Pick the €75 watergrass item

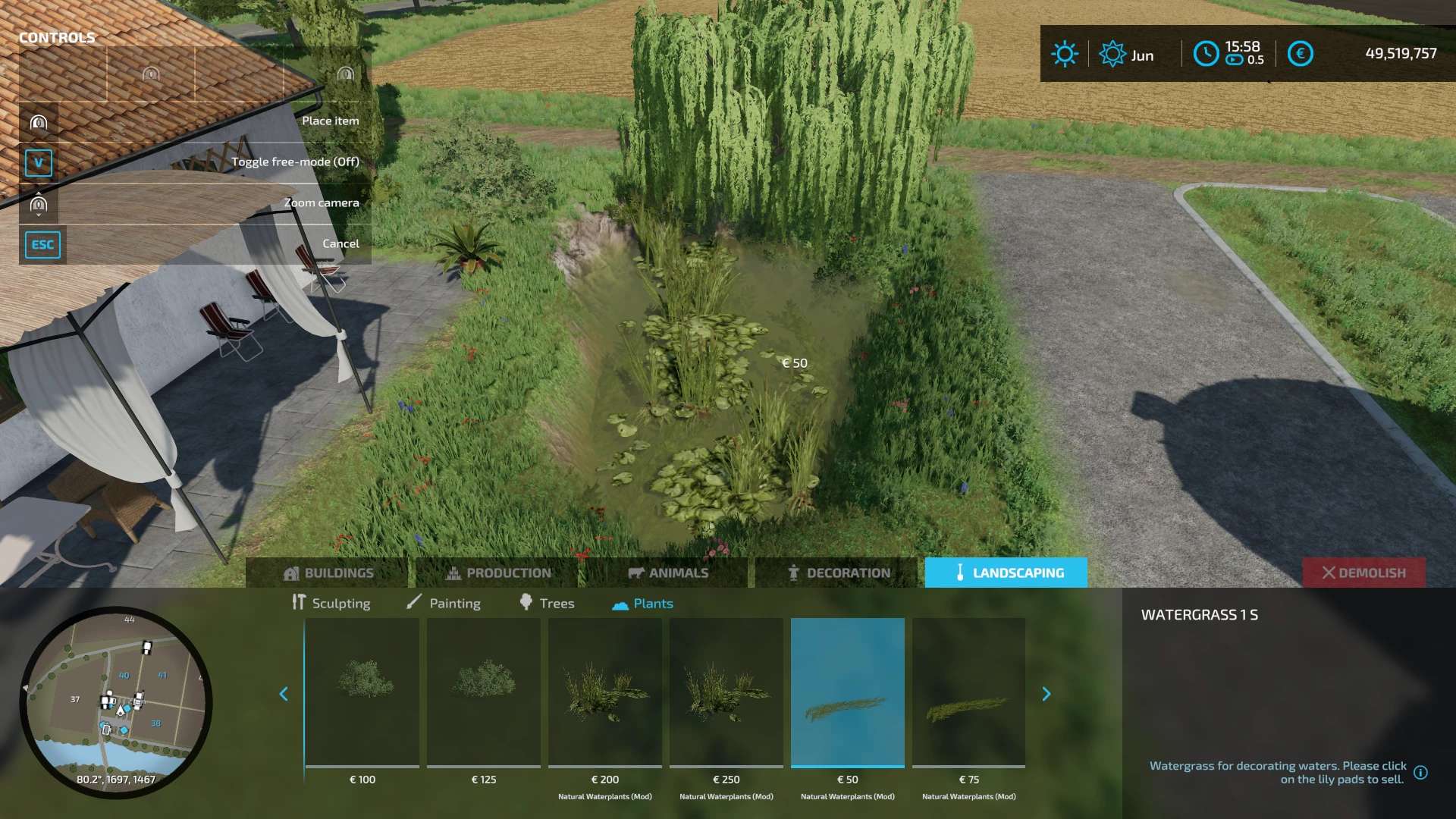(x=969, y=692)
